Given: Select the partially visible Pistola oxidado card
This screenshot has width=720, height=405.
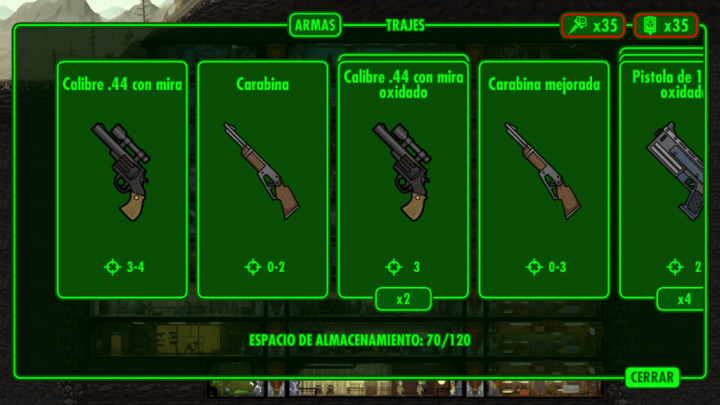Looking at the screenshot, I should pyautogui.click(x=670, y=179).
